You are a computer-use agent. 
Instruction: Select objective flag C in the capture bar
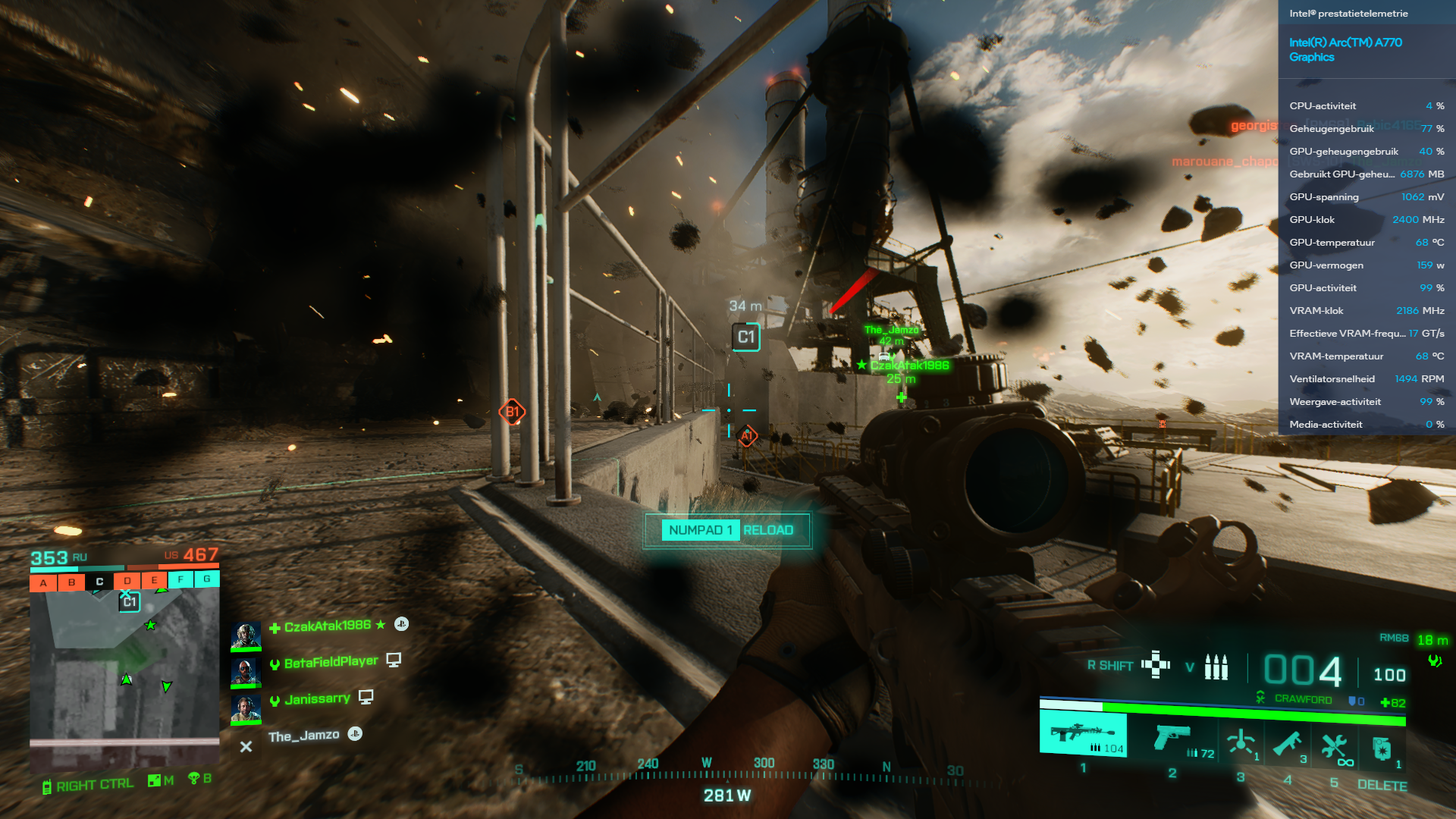[99, 582]
